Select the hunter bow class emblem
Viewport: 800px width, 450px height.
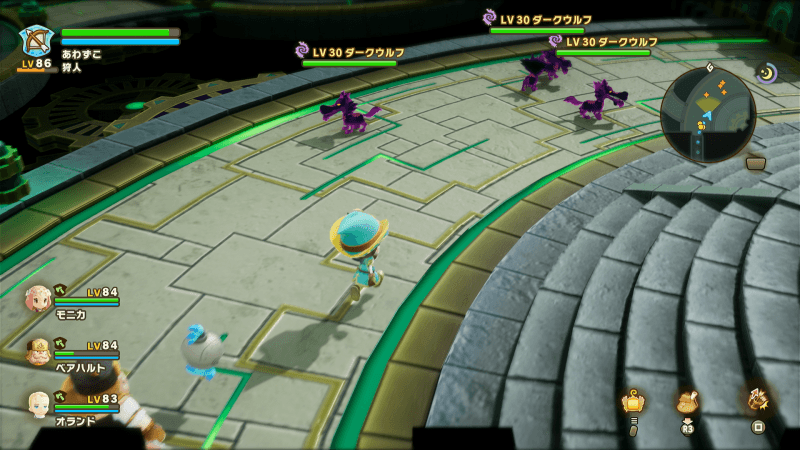coord(35,42)
